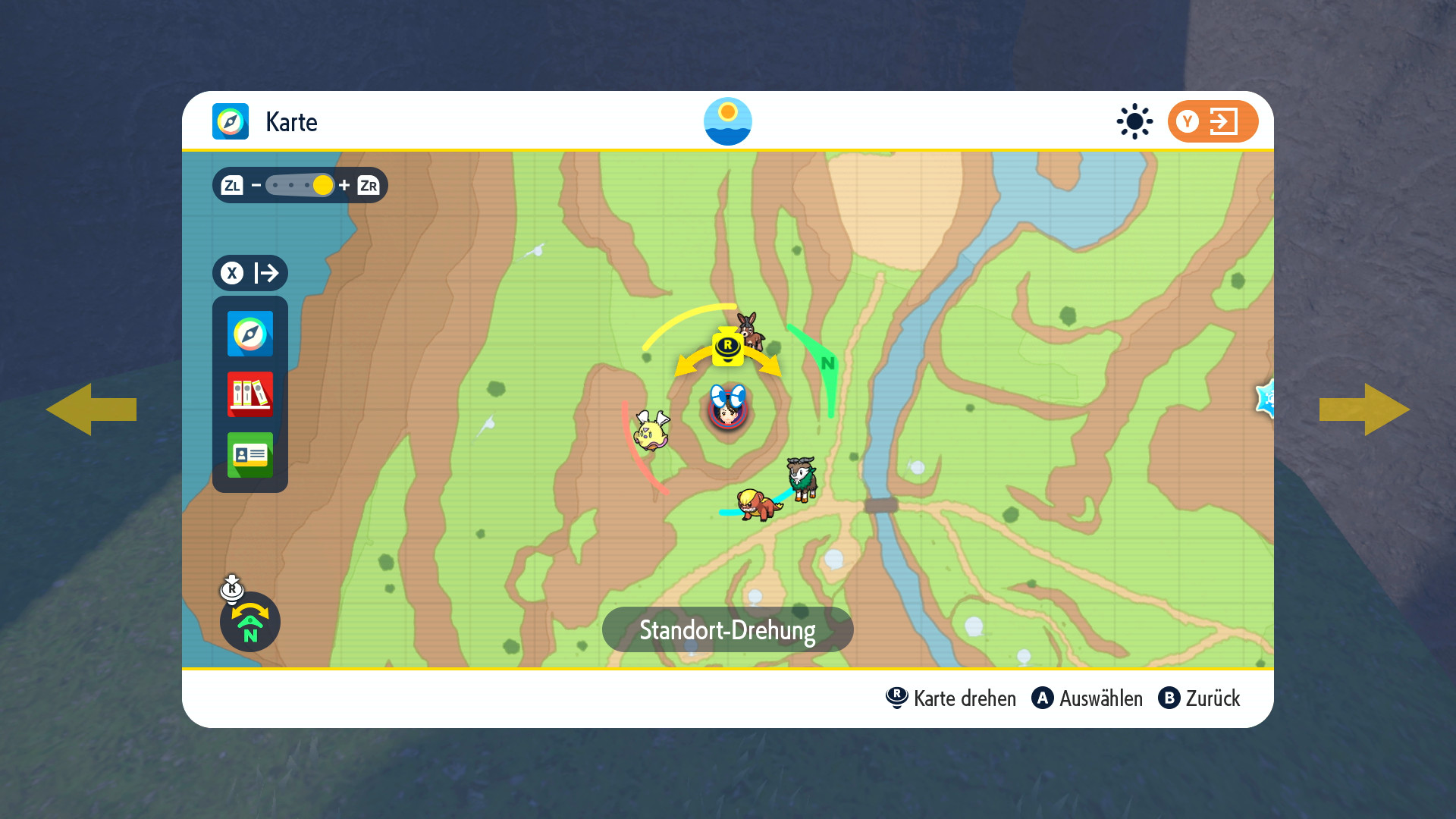Image resolution: width=1456 pixels, height=819 pixels.
Task: Increase map zoom with the plus sign
Action: point(344,185)
